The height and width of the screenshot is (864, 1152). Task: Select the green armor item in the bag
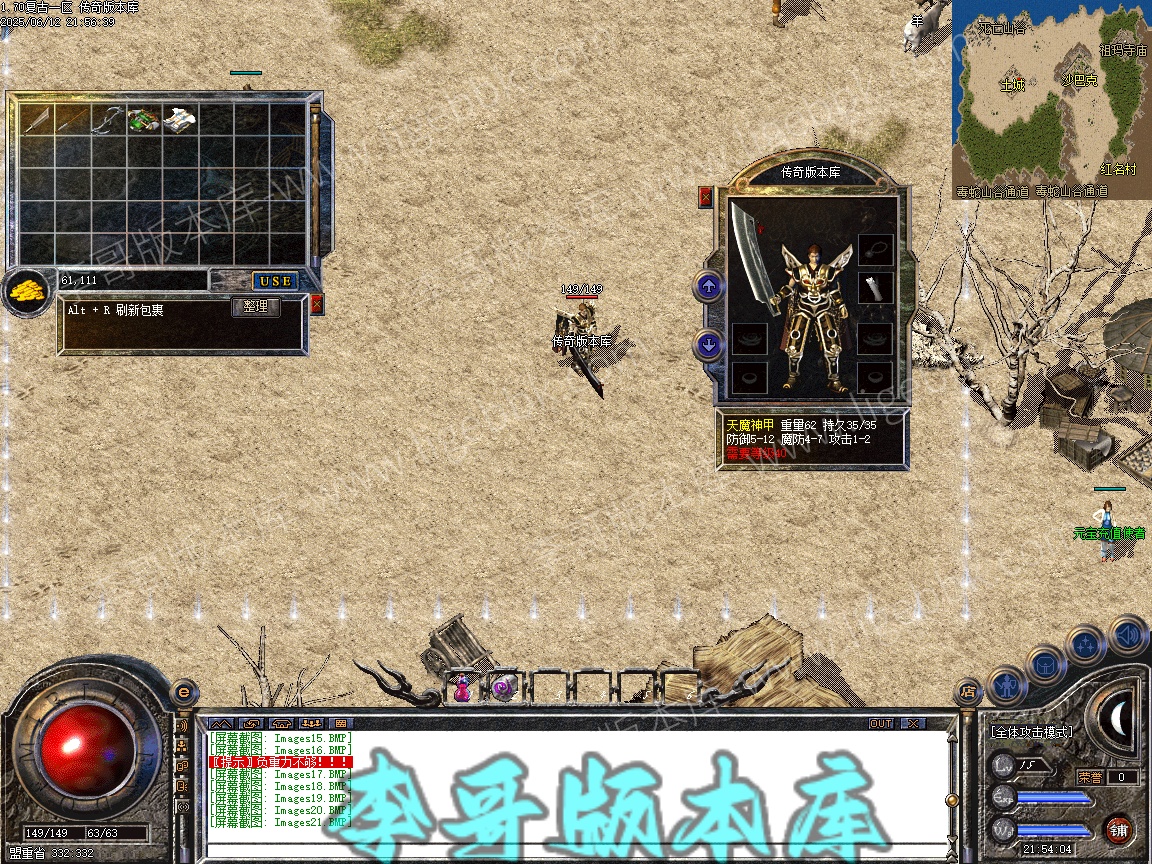(142, 120)
